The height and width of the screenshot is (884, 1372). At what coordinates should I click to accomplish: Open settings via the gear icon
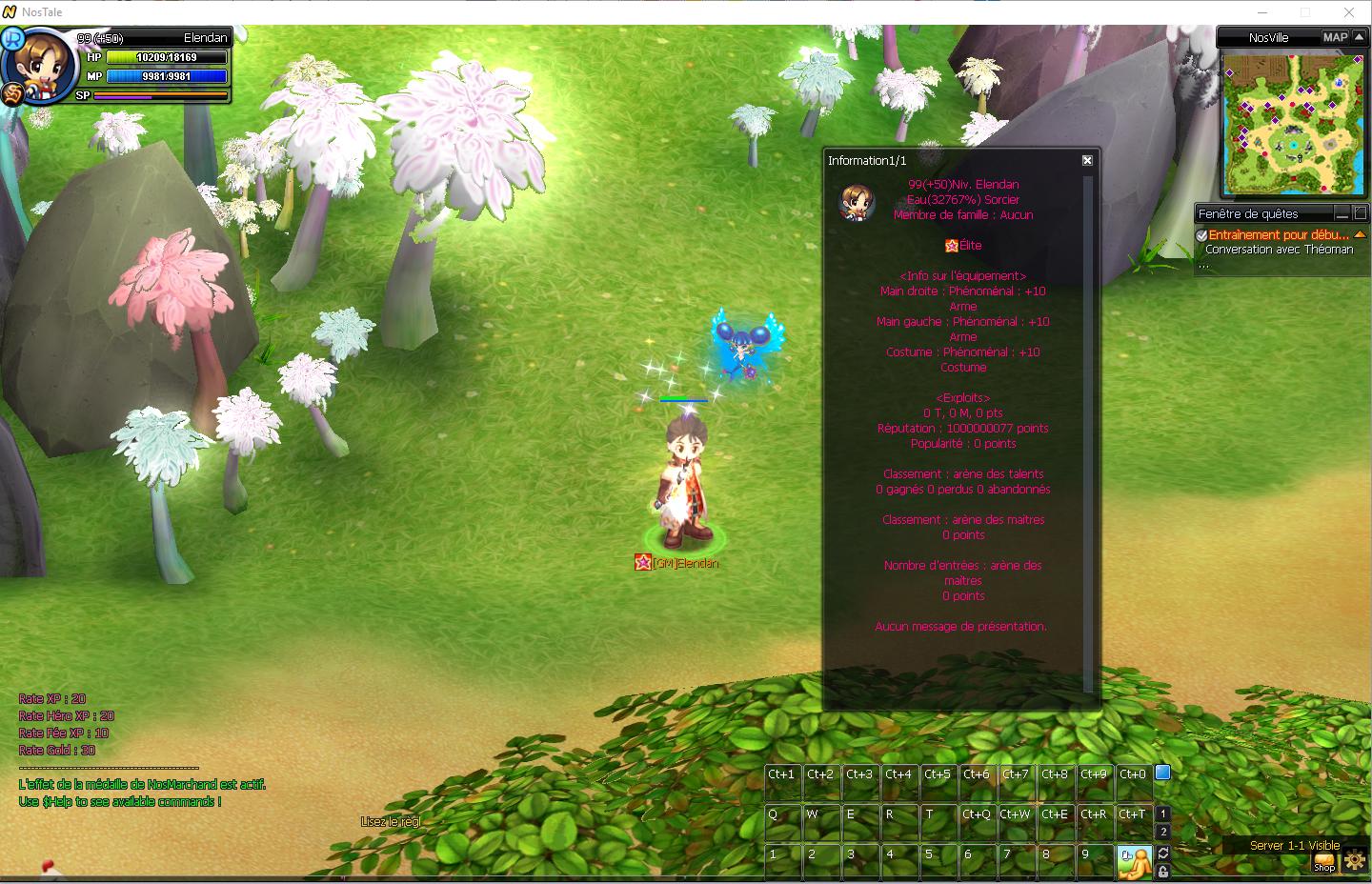pyautogui.click(x=1354, y=862)
